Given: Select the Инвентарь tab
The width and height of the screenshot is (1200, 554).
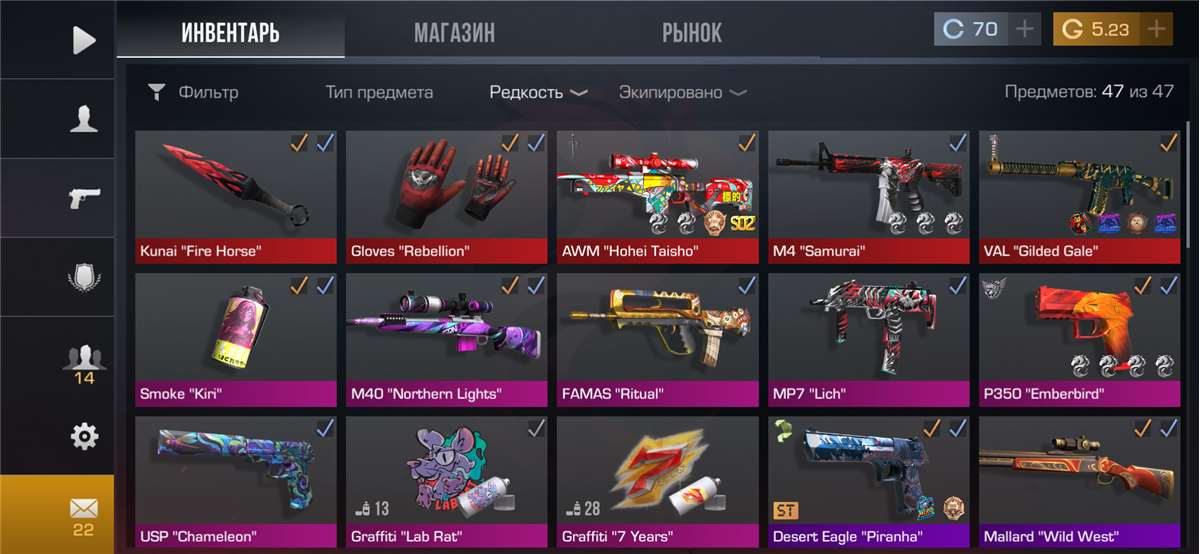Looking at the screenshot, I should (230, 33).
